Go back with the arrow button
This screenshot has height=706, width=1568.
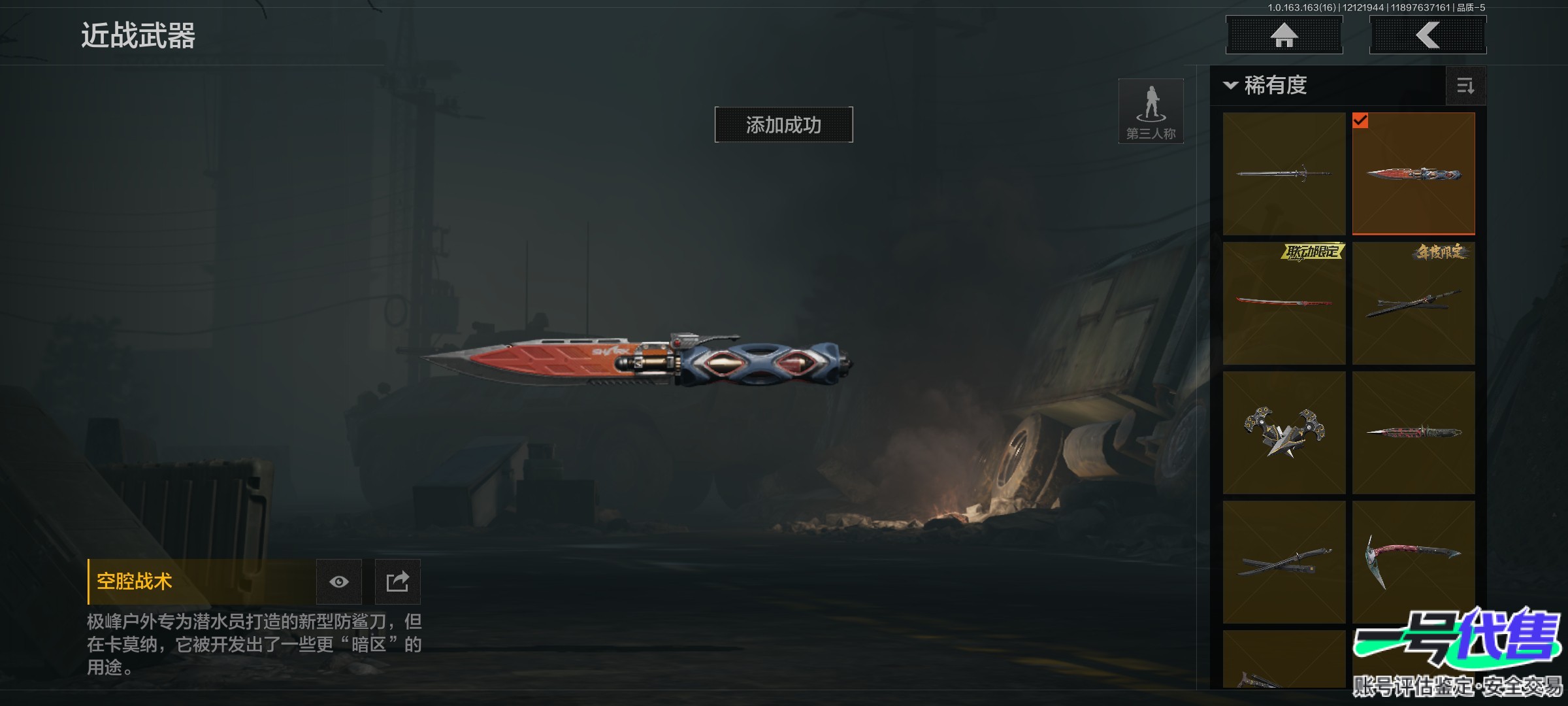point(1428,35)
